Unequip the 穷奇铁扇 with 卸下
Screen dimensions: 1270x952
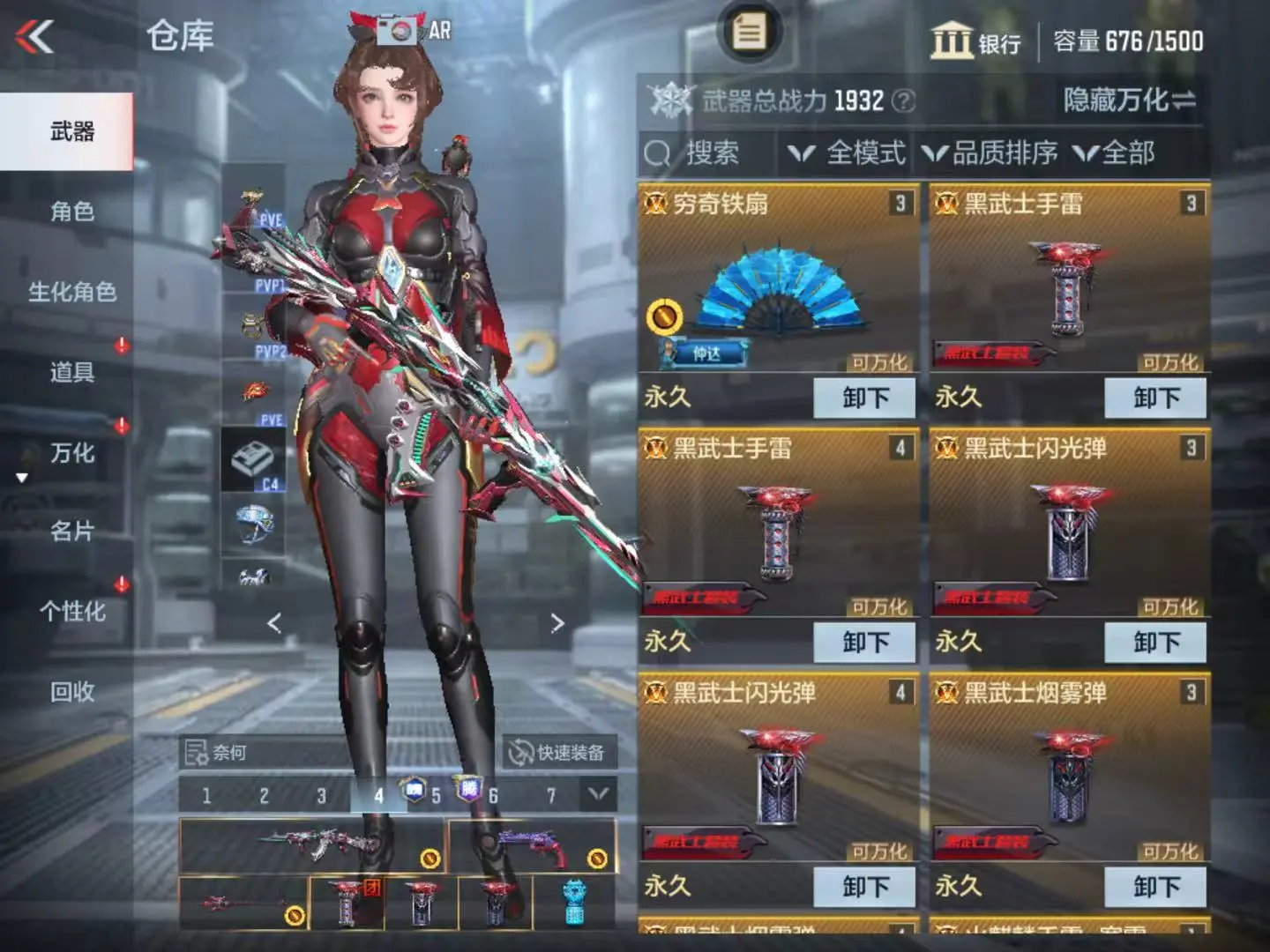864,398
